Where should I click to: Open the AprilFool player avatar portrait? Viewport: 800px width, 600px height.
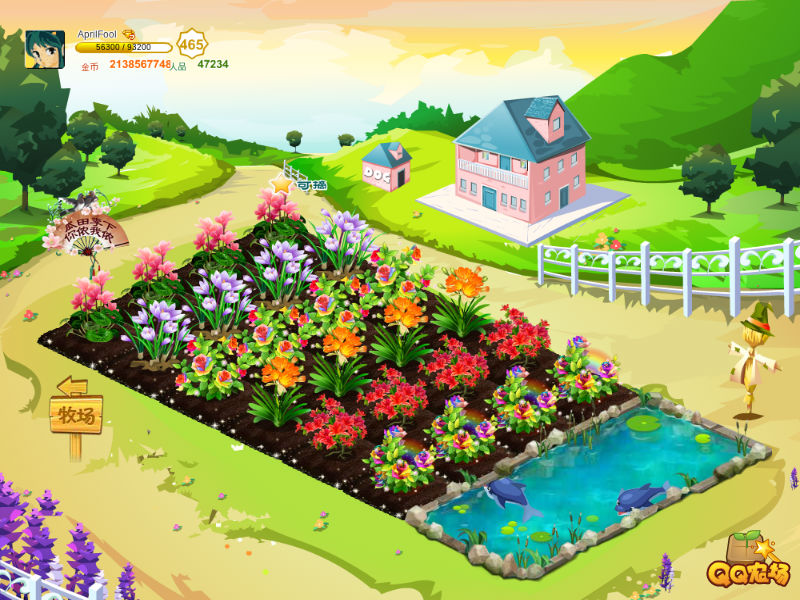click(x=45, y=49)
